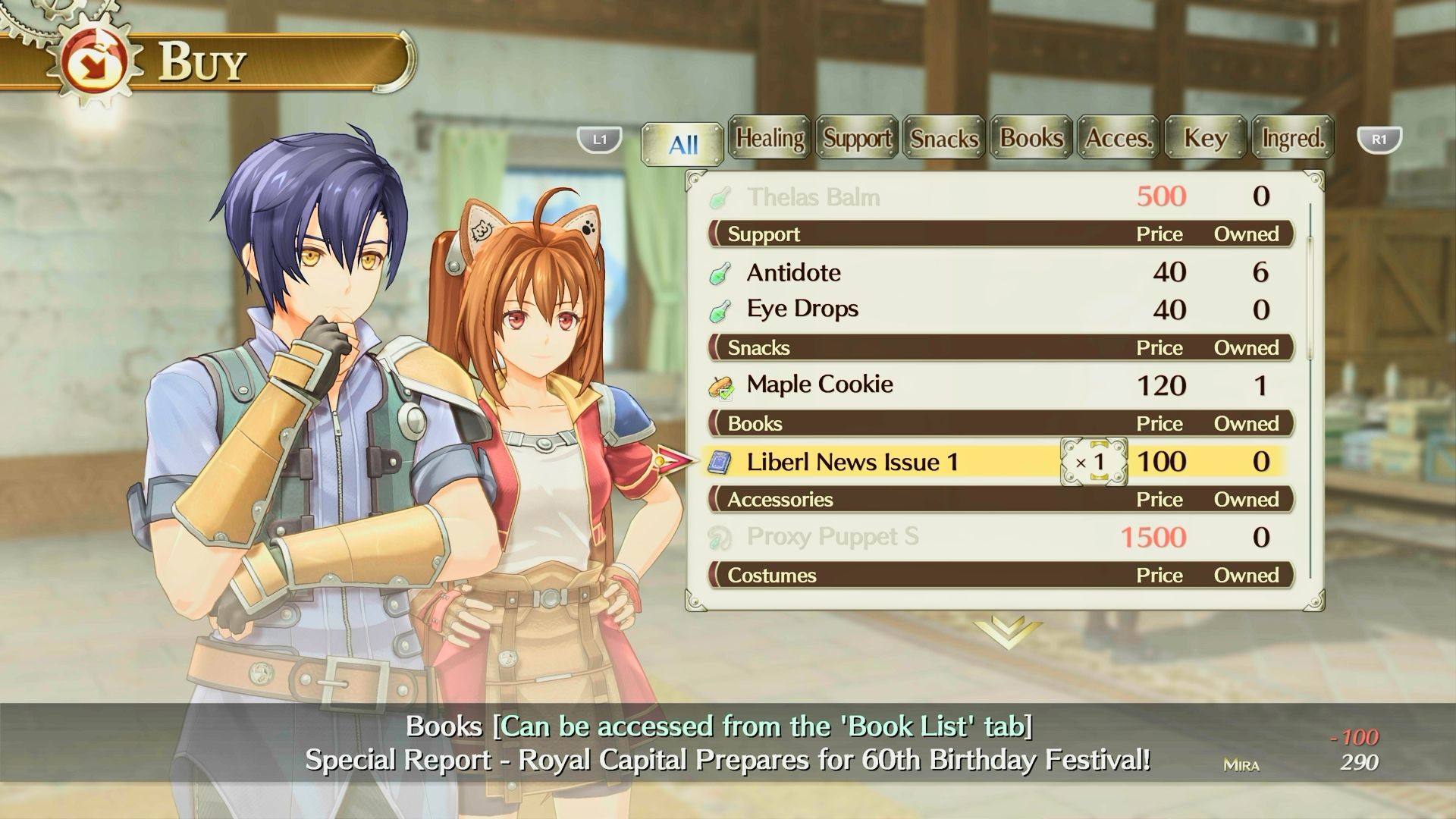Screen dimensions: 1456x819
Task: Switch to the Books tab
Action: [x=1031, y=138]
